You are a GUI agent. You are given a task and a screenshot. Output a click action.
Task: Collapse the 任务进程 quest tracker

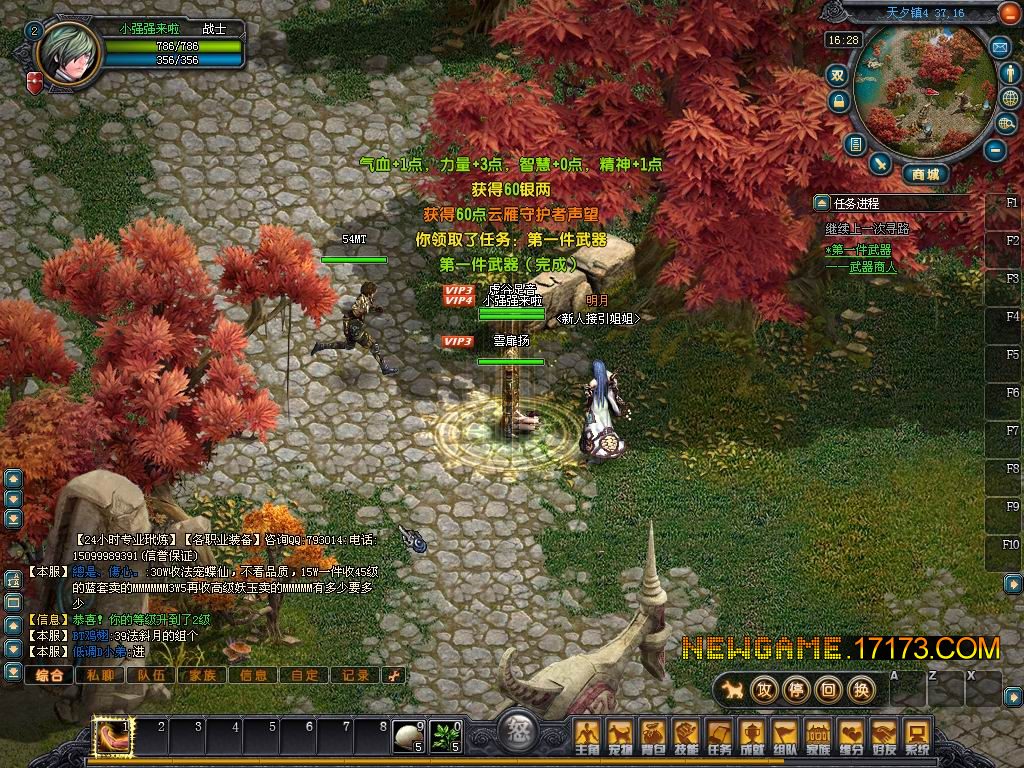(821, 202)
